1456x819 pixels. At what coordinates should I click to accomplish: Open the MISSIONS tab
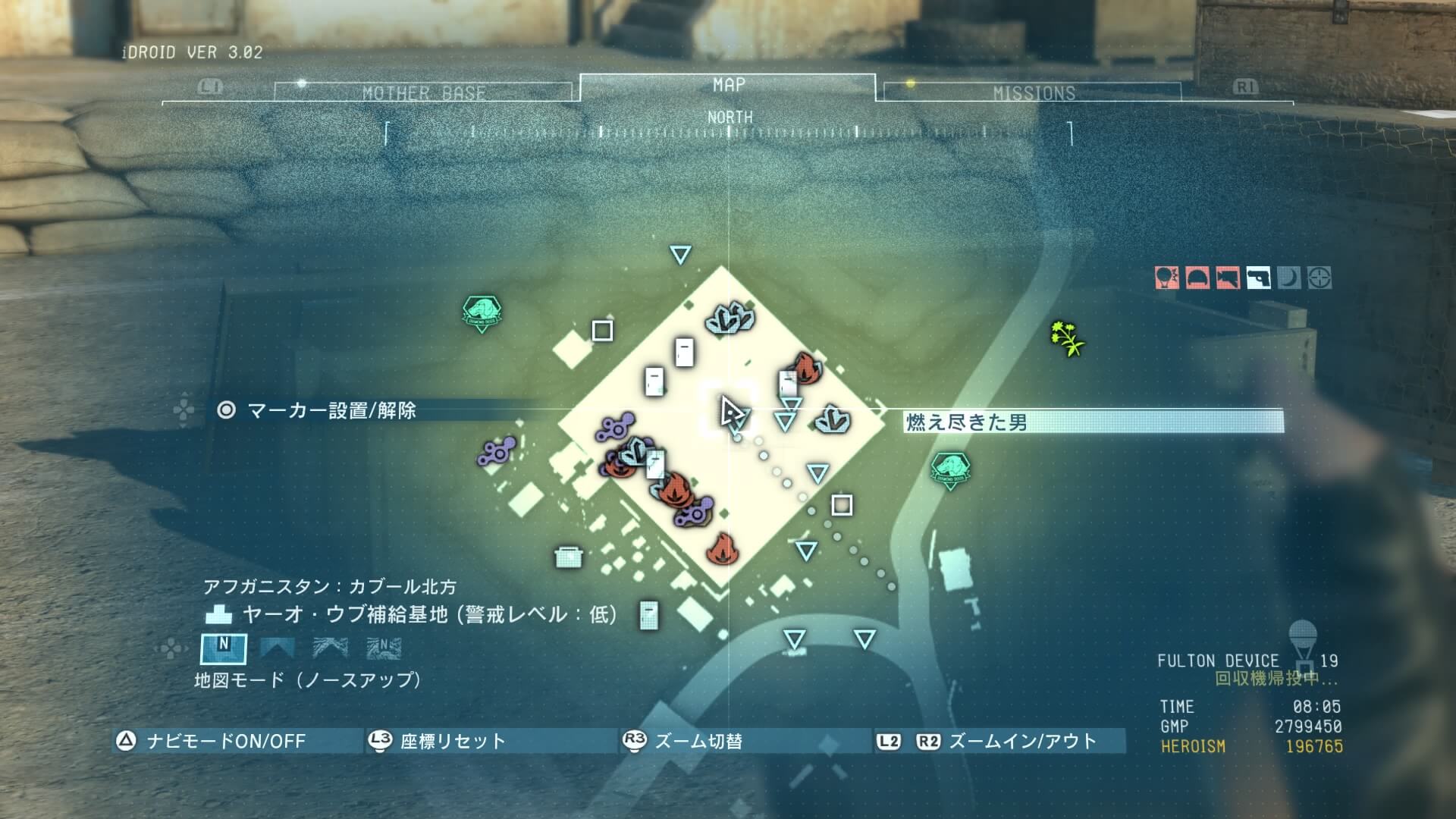[1033, 93]
